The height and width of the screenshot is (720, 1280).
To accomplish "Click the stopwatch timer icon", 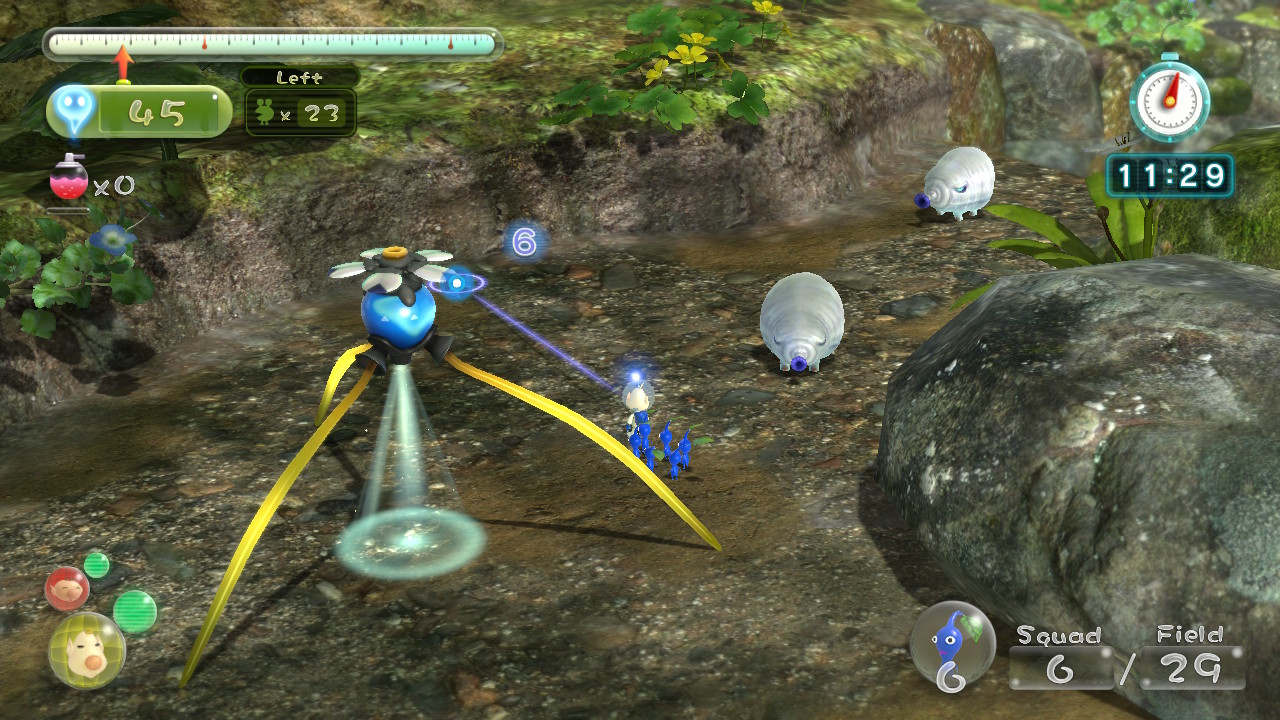I will (1169, 99).
